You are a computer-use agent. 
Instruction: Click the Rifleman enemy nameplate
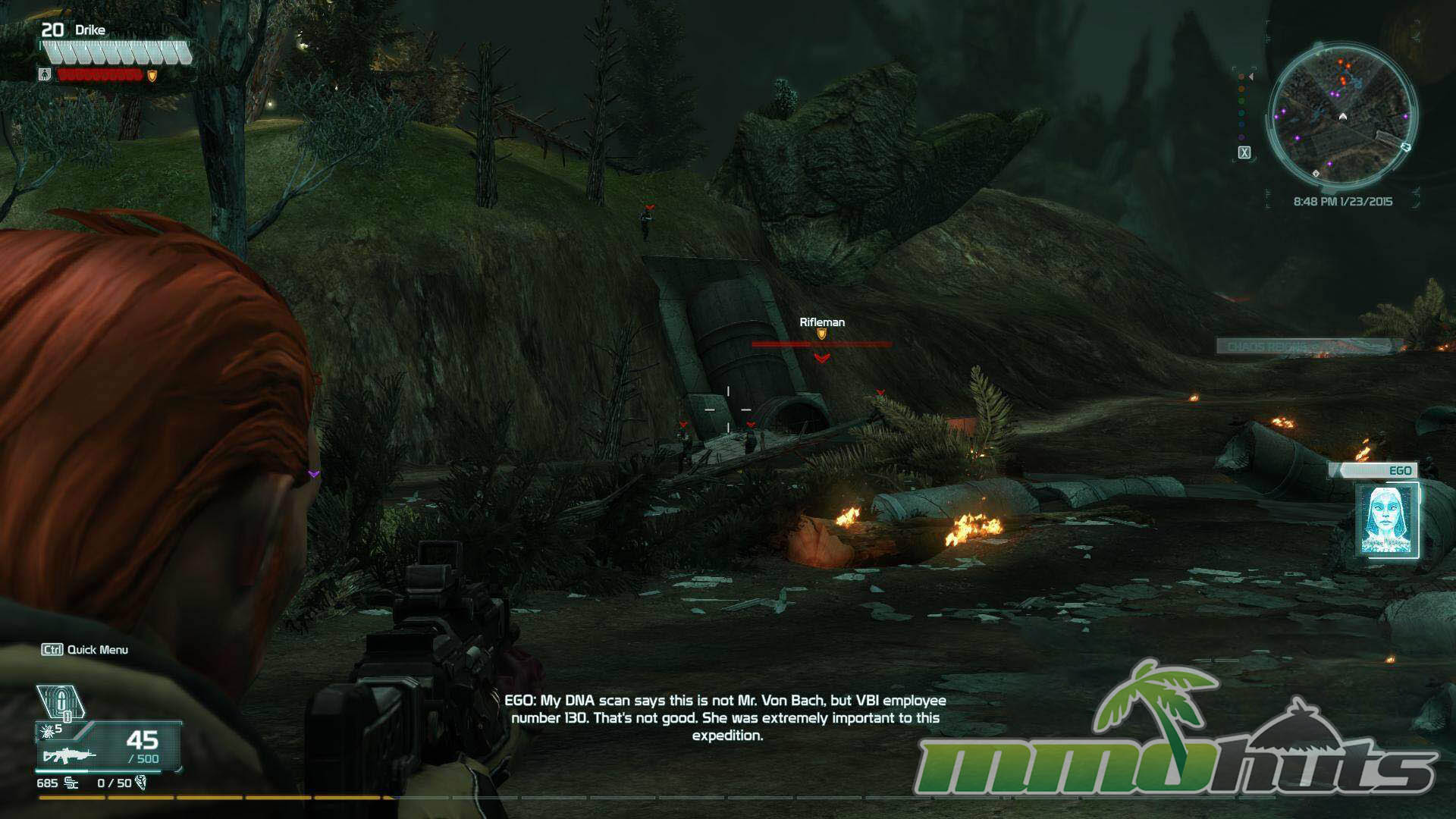(822, 322)
